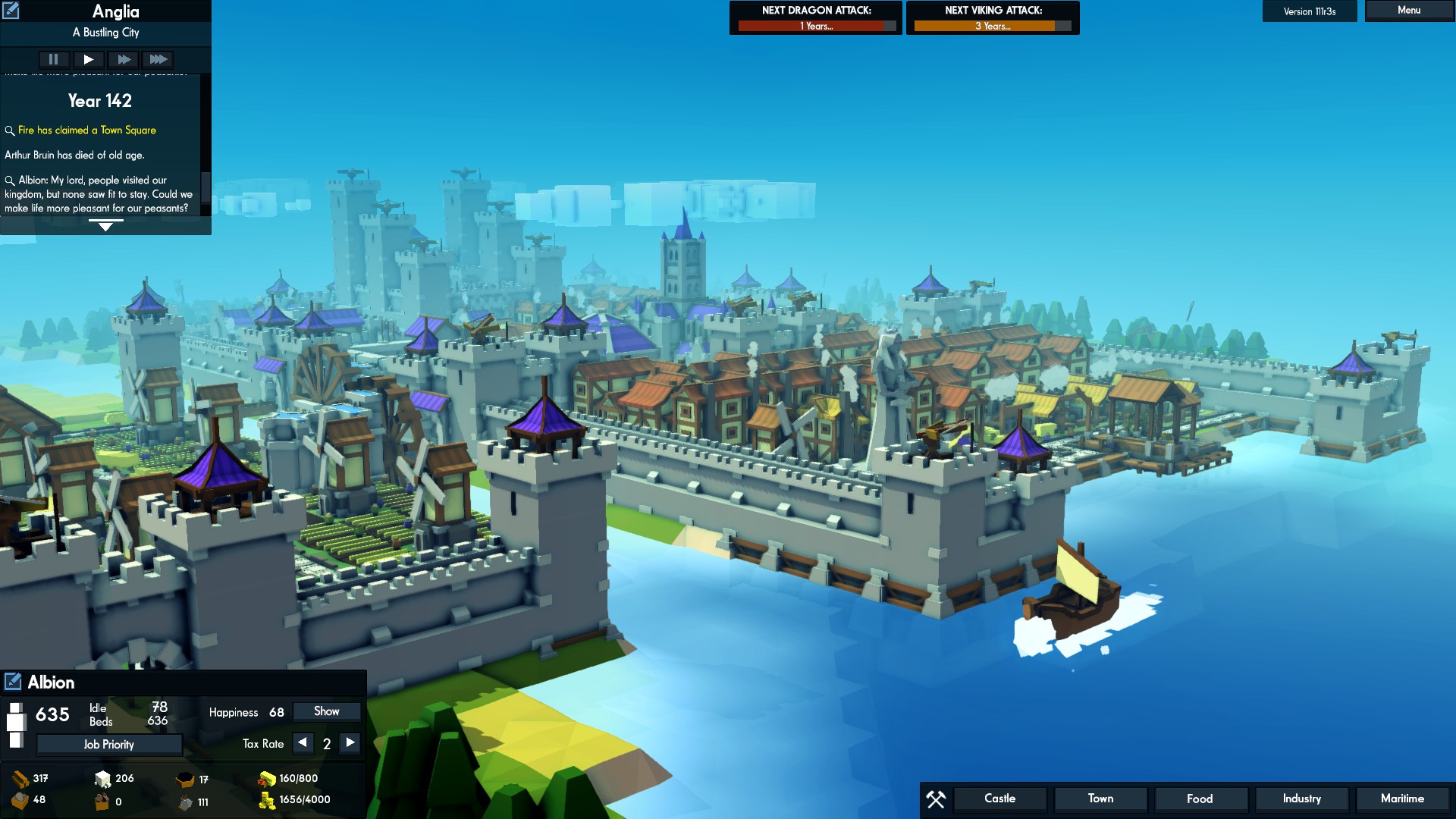Rename the city Albion
This screenshot has width=1456, height=819.
[13, 682]
